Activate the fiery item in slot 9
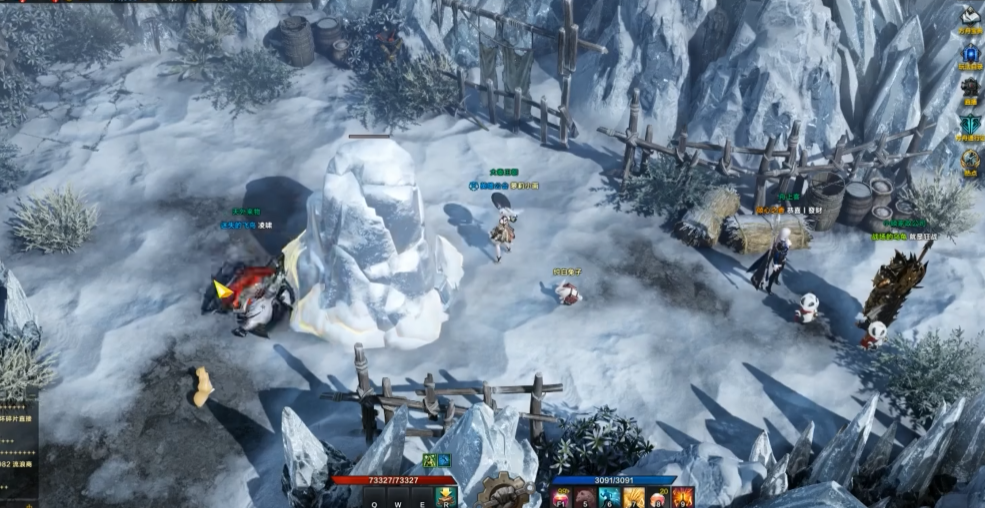Image resolution: width=985 pixels, height=508 pixels. tap(683, 497)
